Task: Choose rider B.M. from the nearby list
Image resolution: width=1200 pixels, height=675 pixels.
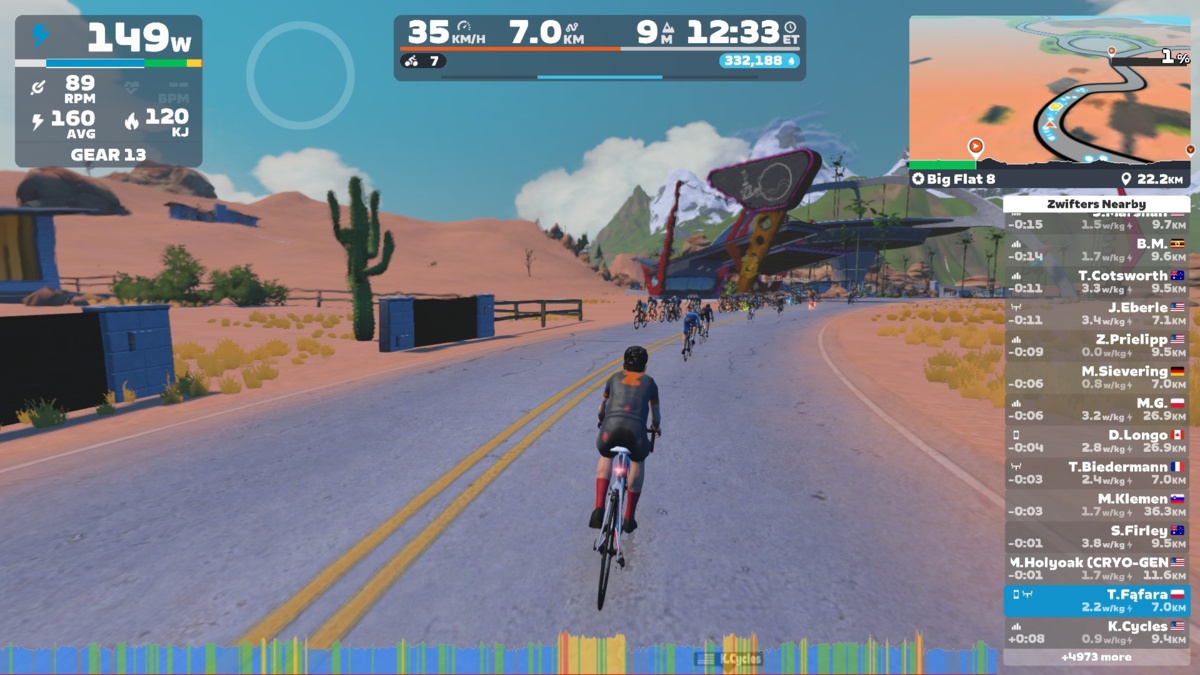Action: pyautogui.click(x=1097, y=250)
